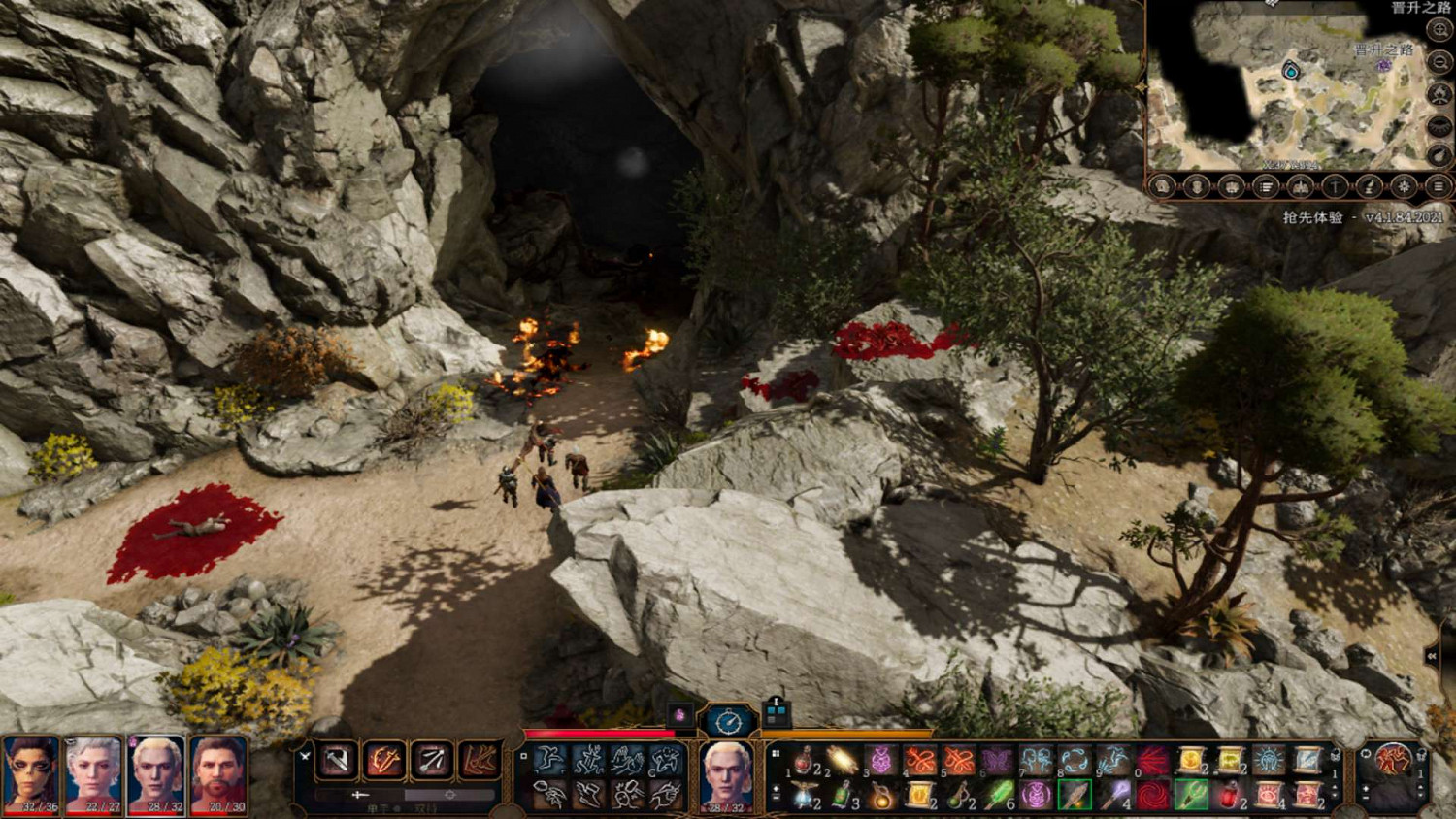Viewport: 1456px width, 819px height.
Task: Activate the pink butterfly spell icon
Action: click(x=997, y=761)
